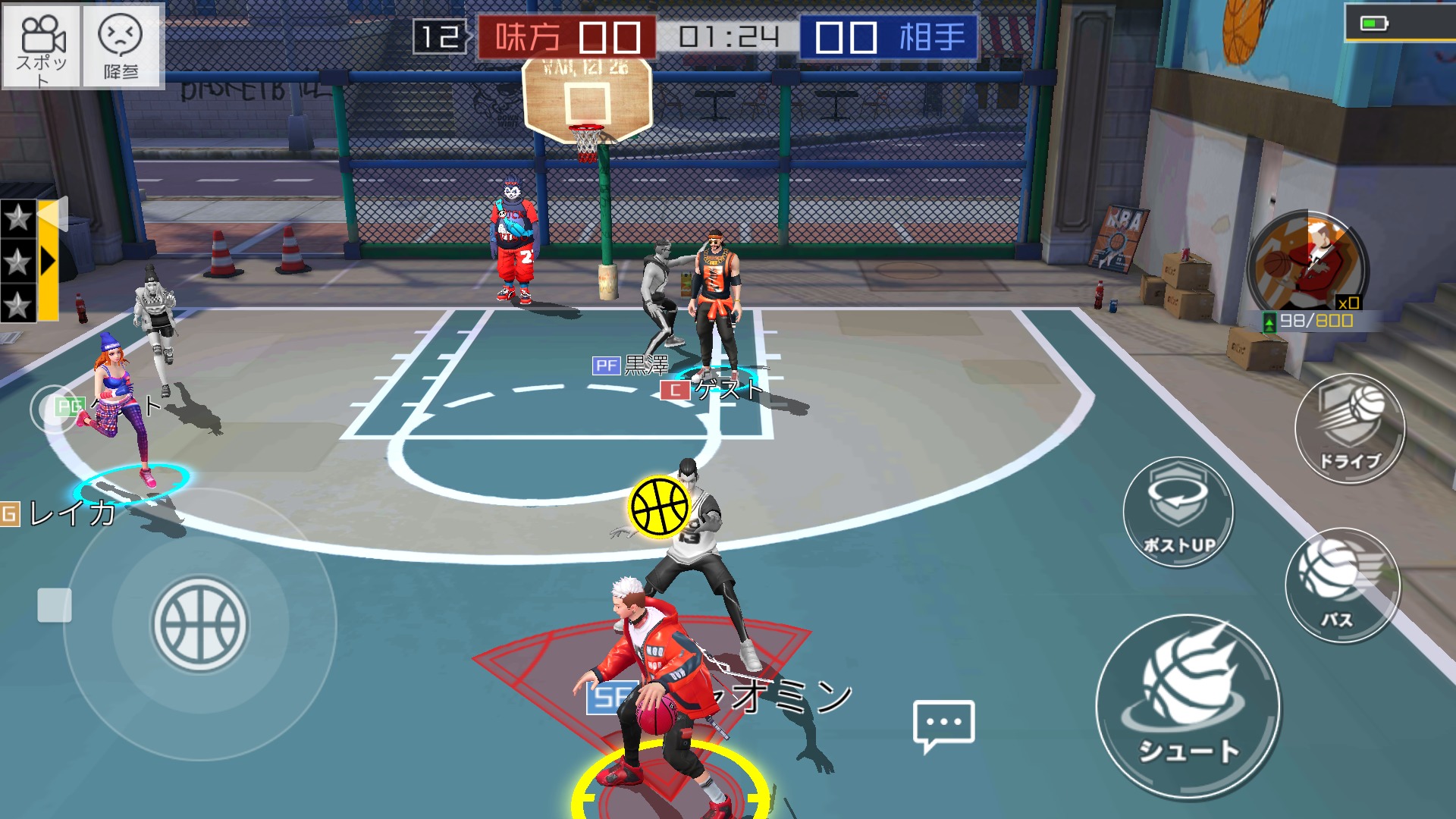Expand the yellow star side panel arrow

(49, 261)
